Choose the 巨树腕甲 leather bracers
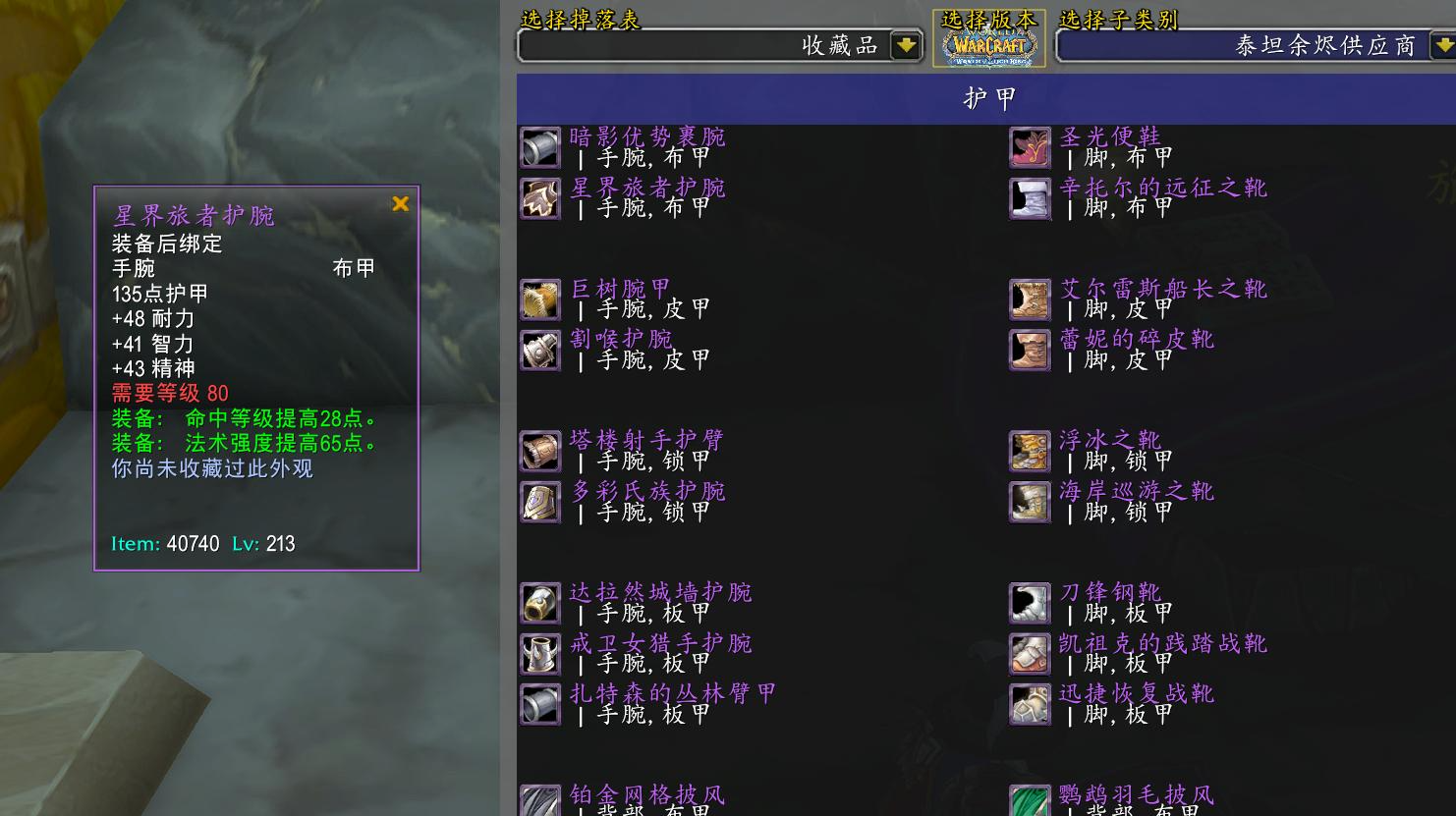 (x=621, y=290)
